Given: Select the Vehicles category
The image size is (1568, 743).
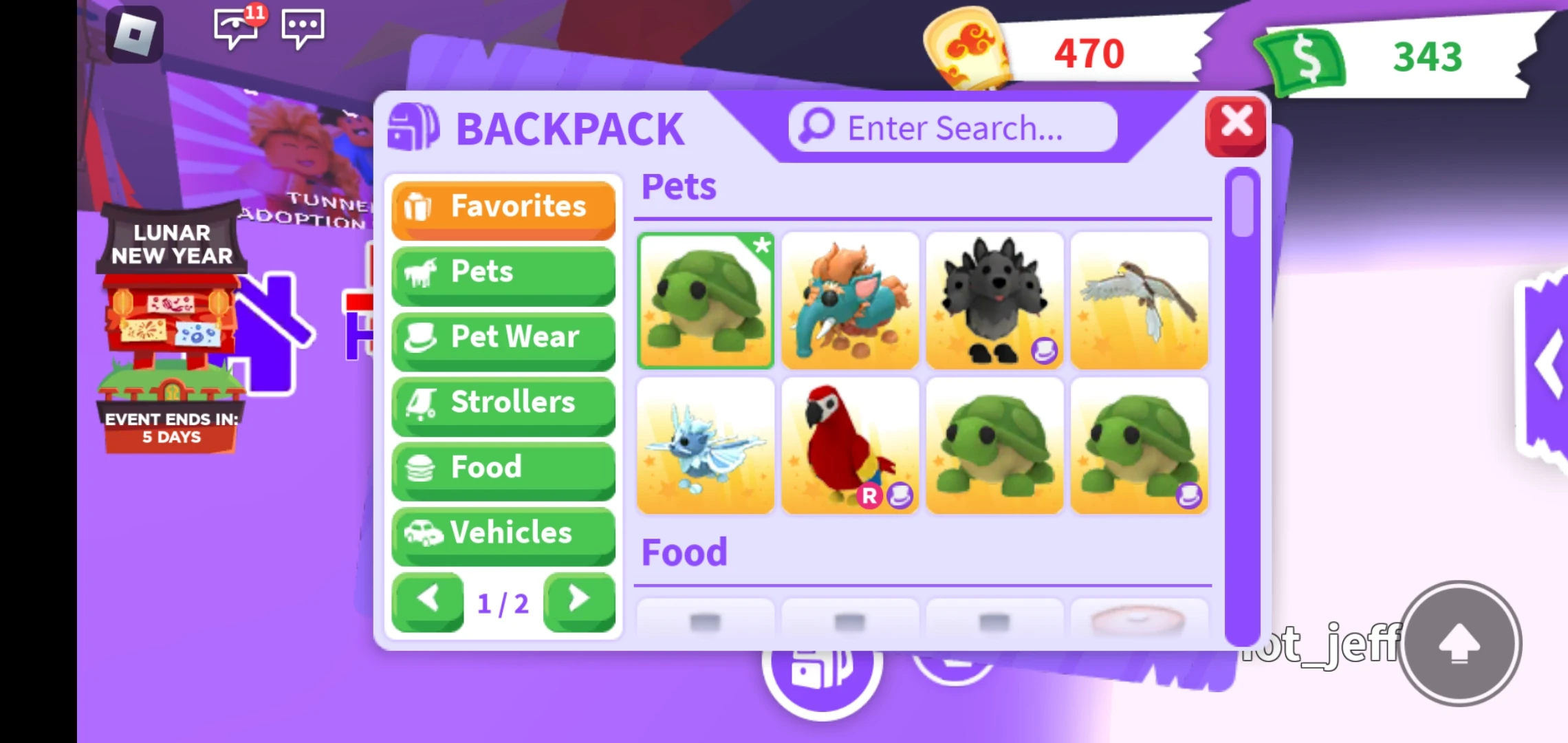Looking at the screenshot, I should tap(503, 533).
